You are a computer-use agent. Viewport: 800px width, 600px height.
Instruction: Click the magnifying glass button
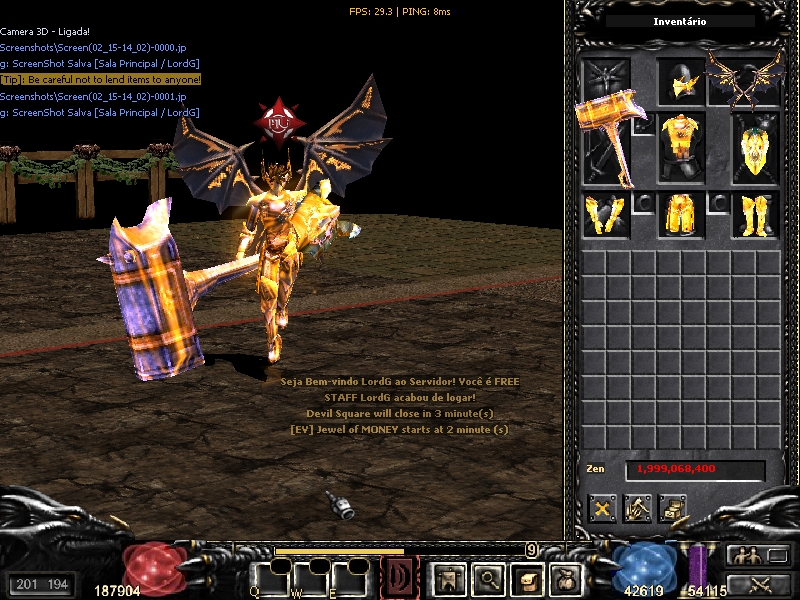(487, 578)
